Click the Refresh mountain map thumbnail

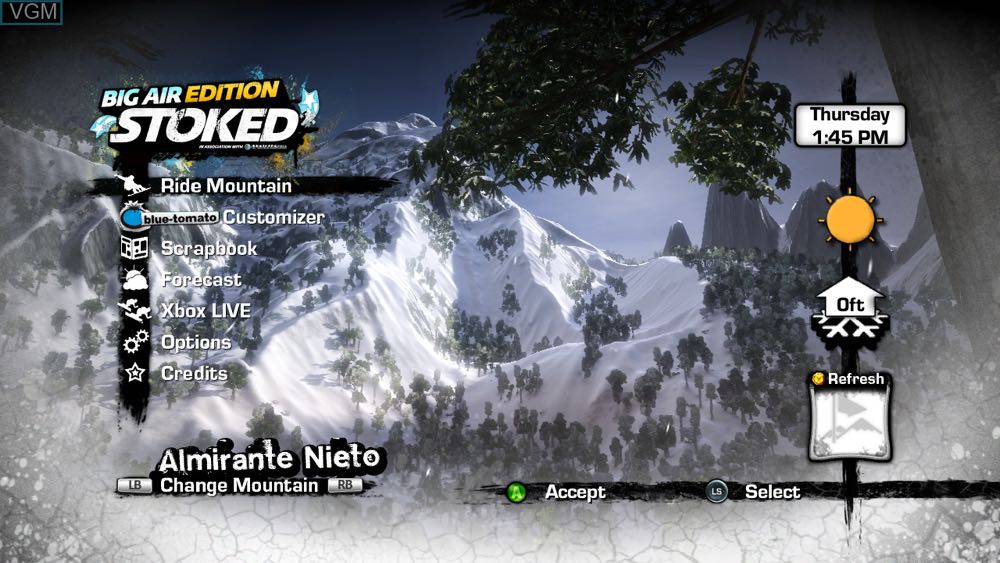tap(849, 423)
